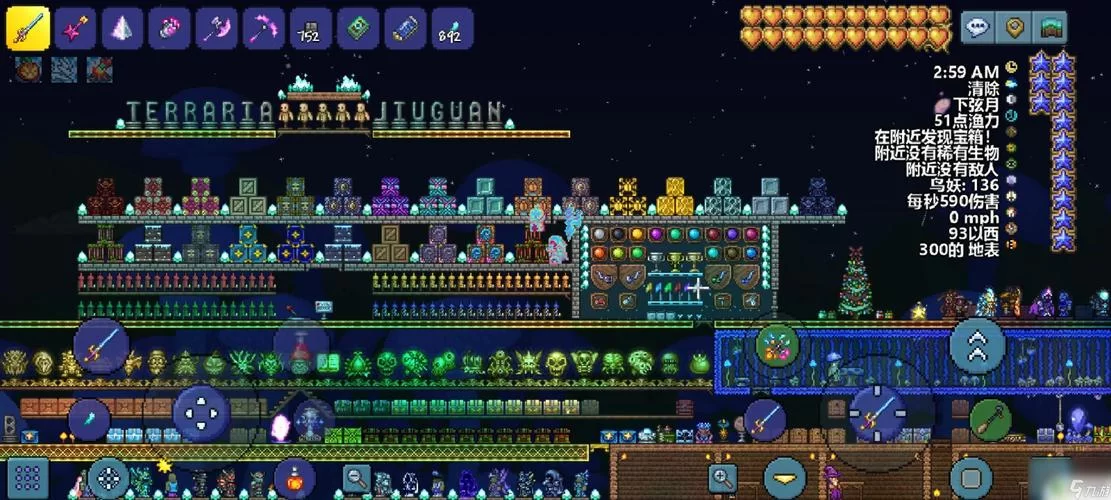Select the pink guitar hotbar slot
The width and height of the screenshot is (1111, 500).
[75, 28]
